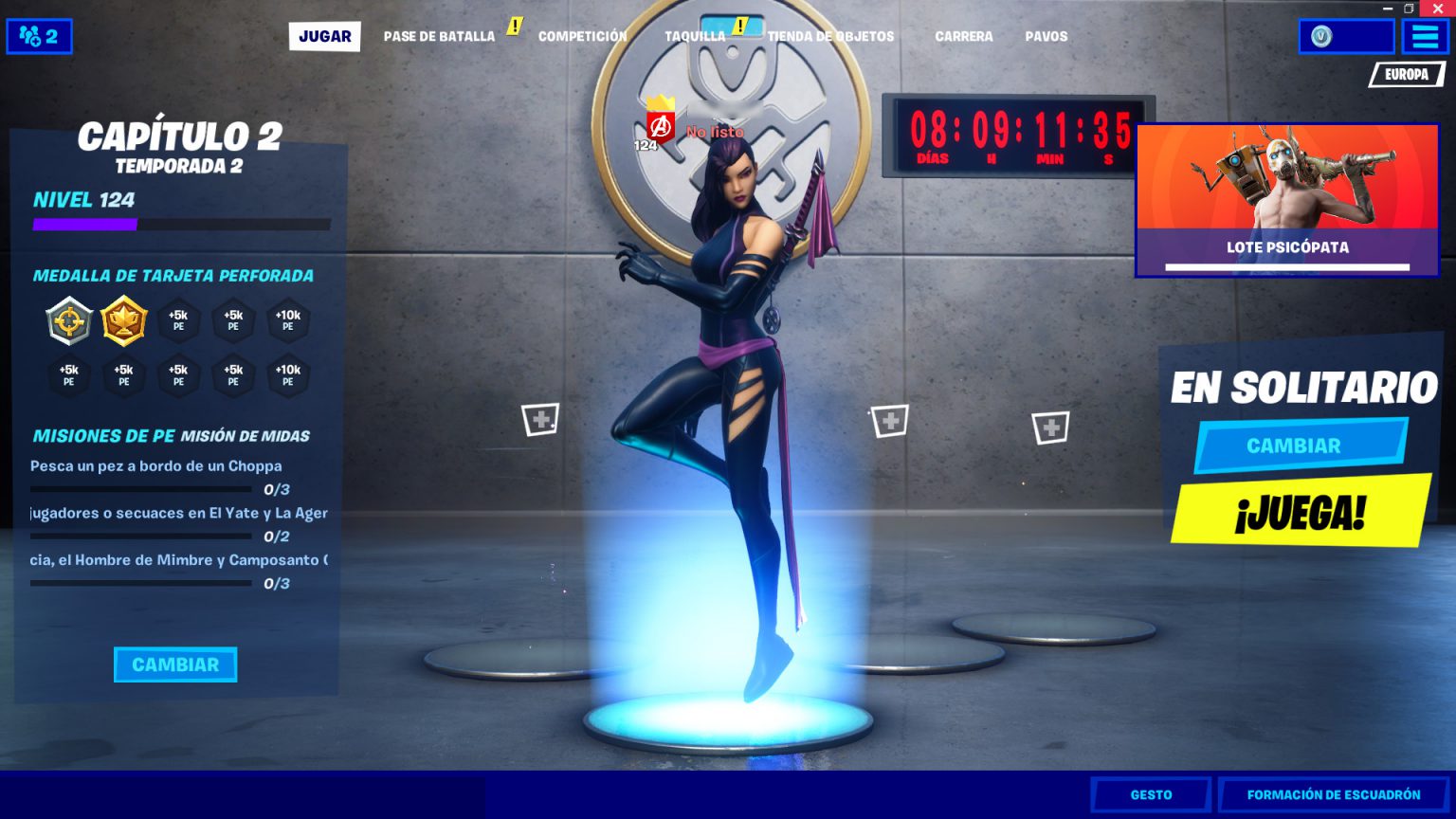Screen dimensions: 1456x819
Task: Click CAMBIAR under the missions panel
Action: pos(175,664)
